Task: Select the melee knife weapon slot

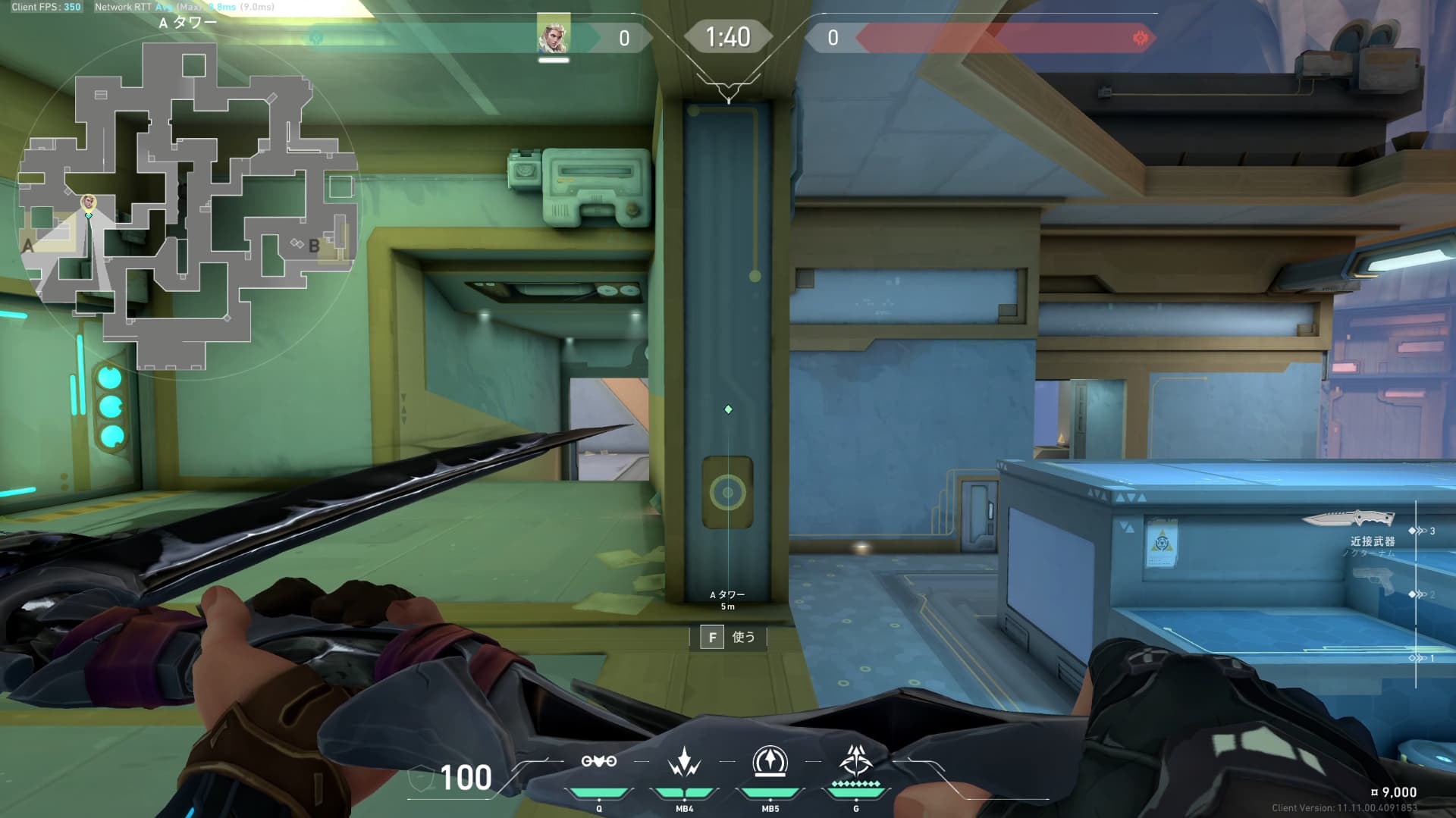Action: (x=1348, y=519)
